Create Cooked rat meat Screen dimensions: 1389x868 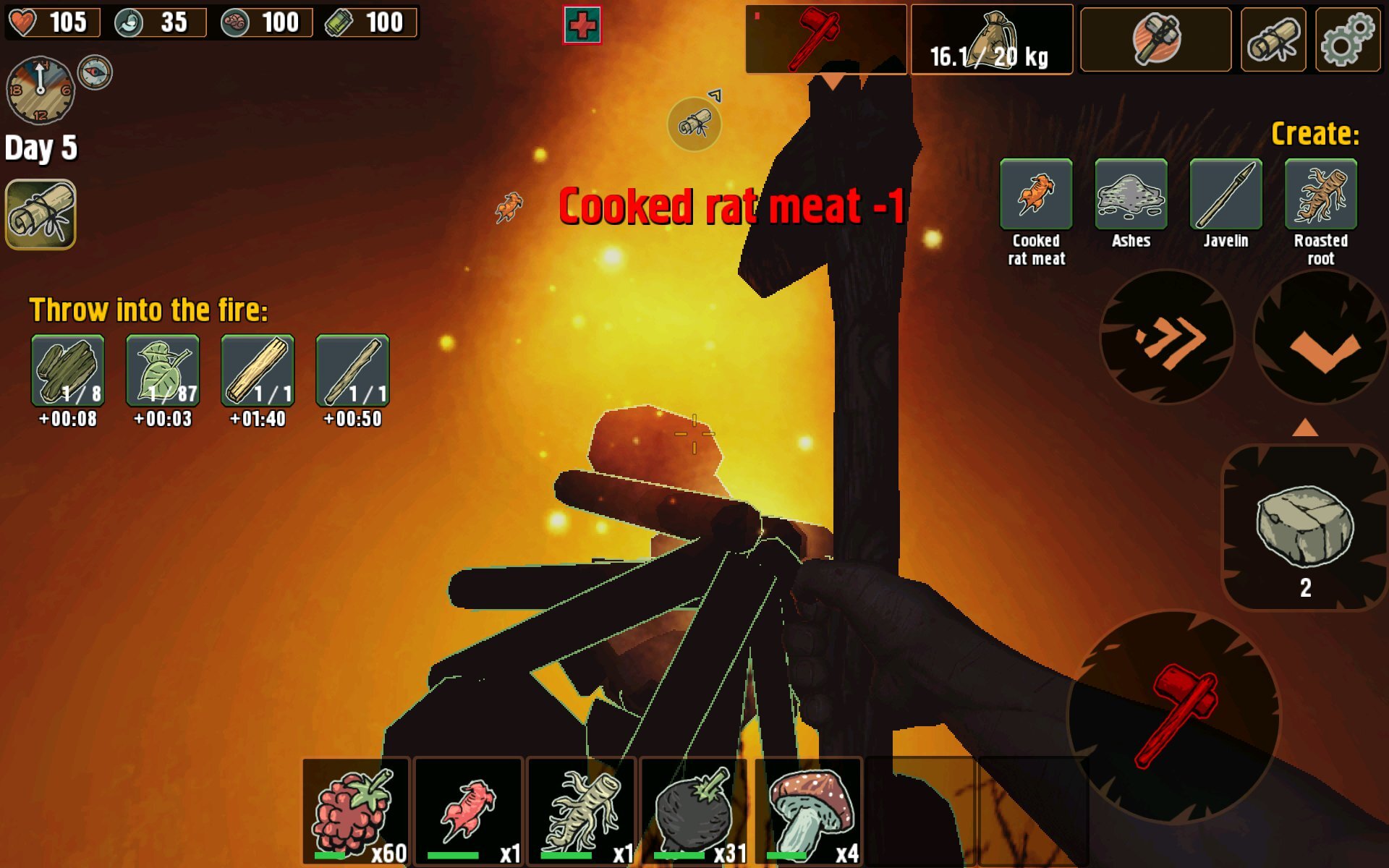(1036, 194)
